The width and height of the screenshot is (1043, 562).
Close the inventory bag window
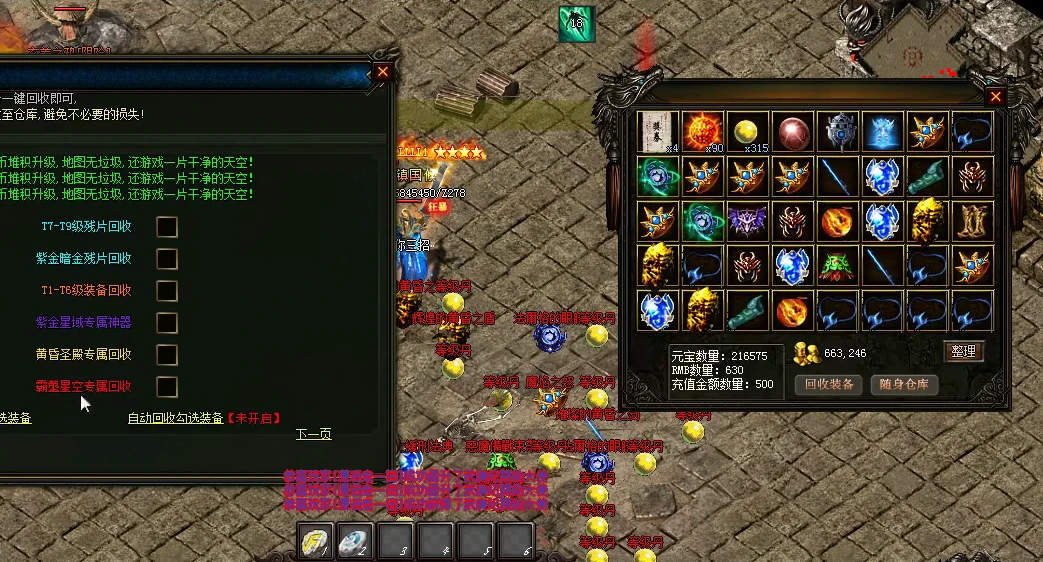995,97
